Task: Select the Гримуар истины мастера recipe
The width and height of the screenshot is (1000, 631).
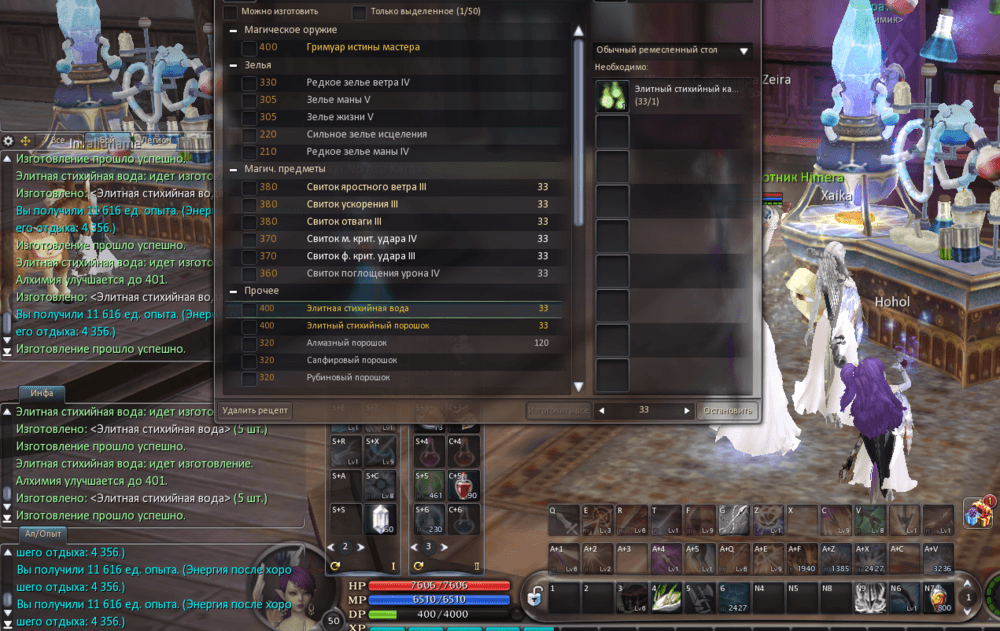Action: pyautogui.click(x=363, y=47)
